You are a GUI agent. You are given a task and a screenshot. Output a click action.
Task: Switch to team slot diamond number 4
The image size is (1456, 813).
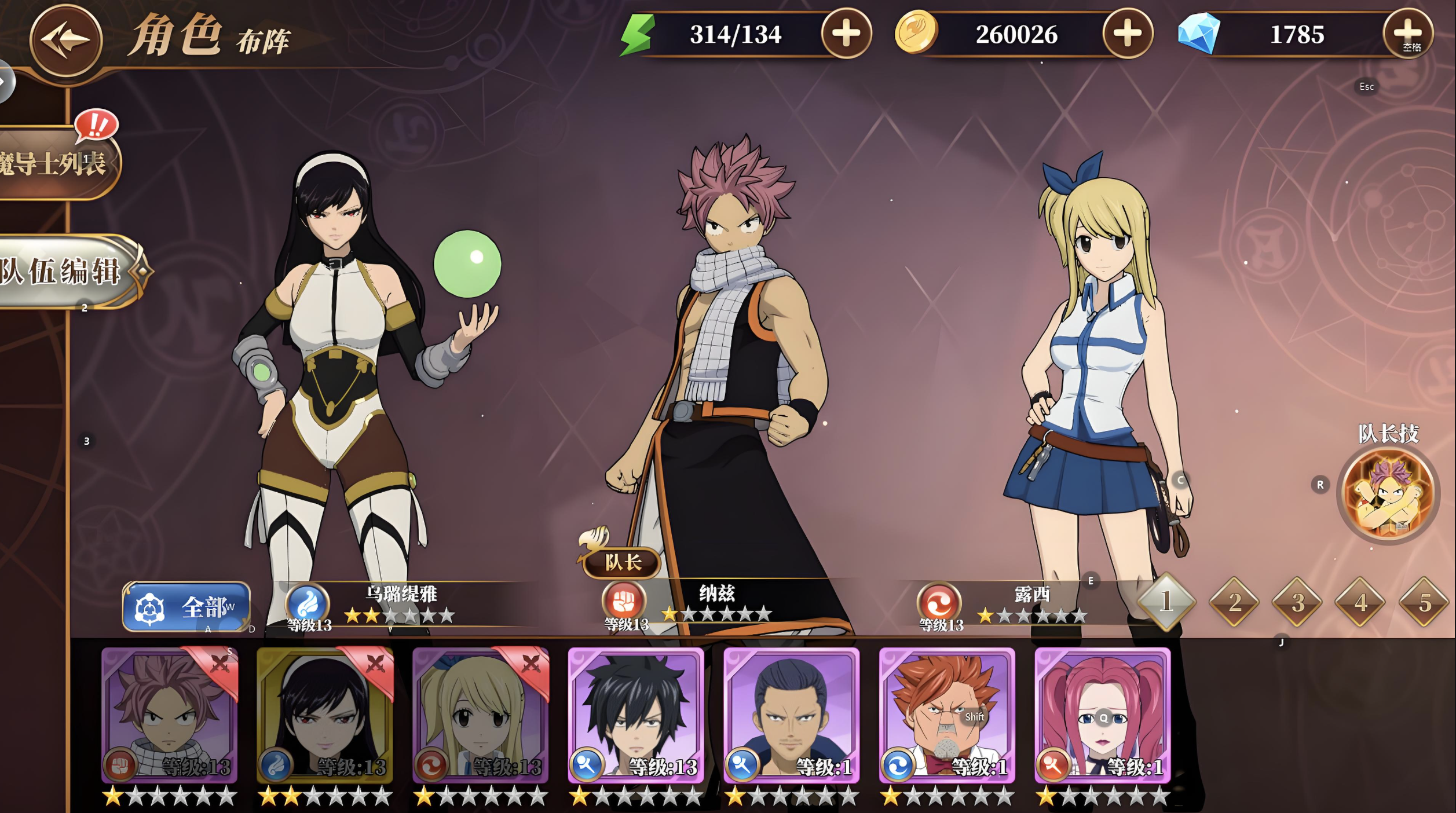pos(1360,602)
